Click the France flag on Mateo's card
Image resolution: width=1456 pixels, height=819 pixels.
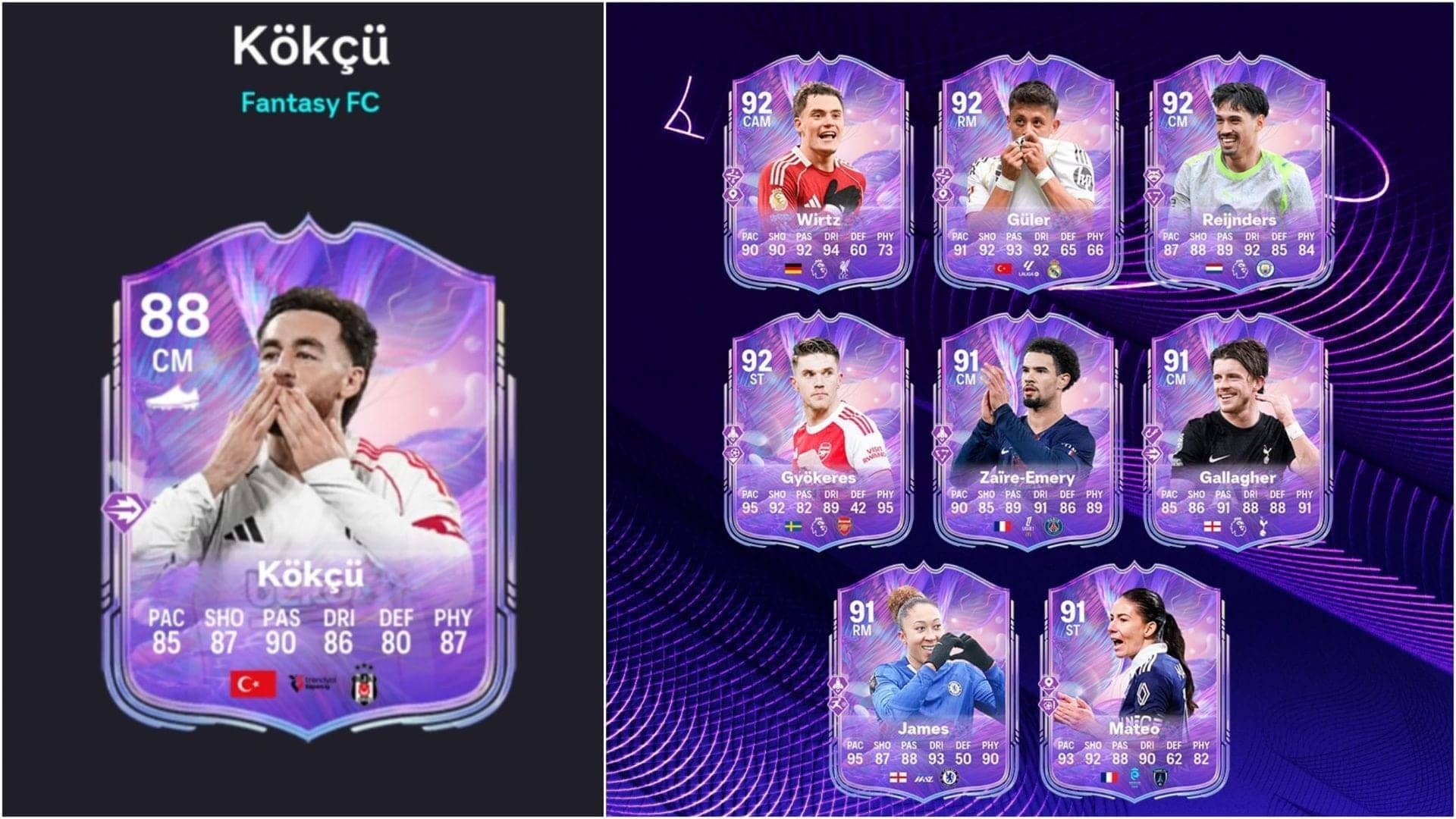1109,778
